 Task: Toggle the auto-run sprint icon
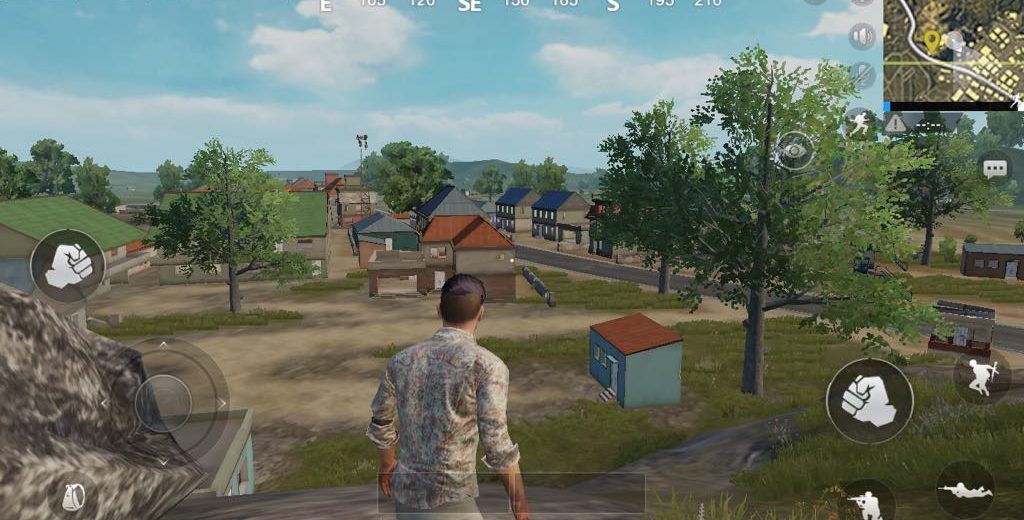860,122
